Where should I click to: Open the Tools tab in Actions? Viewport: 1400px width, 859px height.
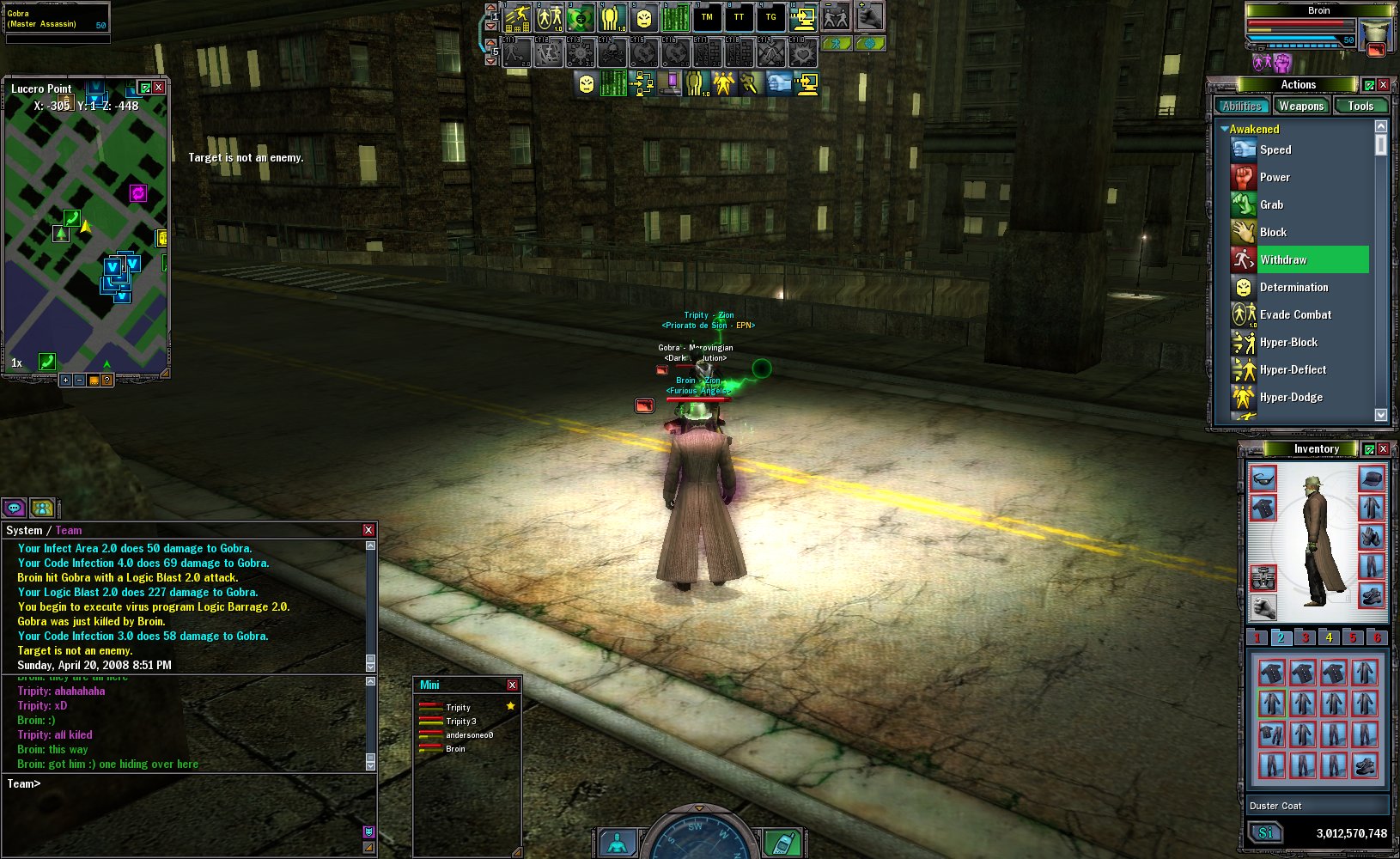[x=1360, y=106]
